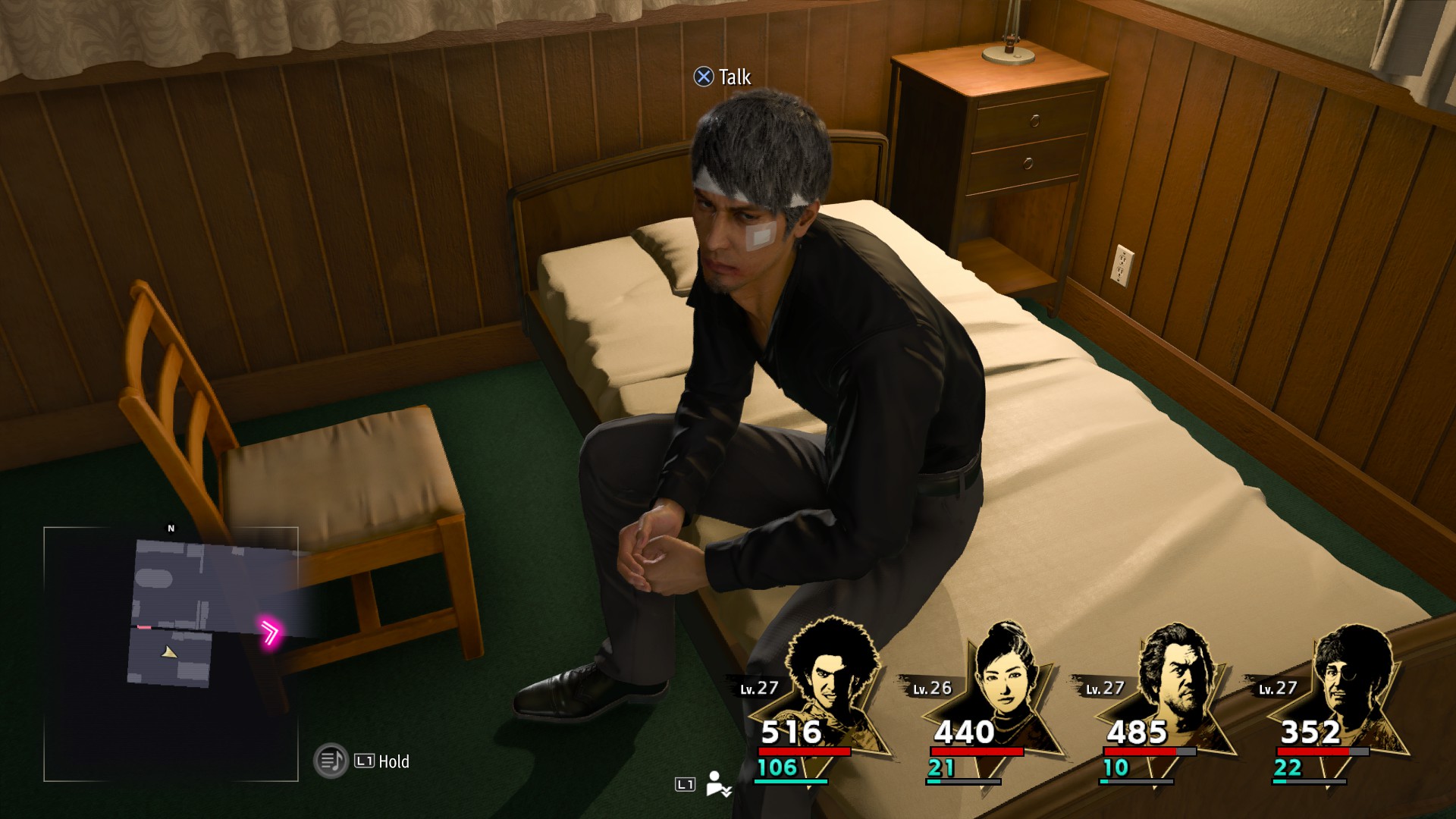Click the music playlist icon
This screenshot has height=819, width=1456.
point(331,761)
